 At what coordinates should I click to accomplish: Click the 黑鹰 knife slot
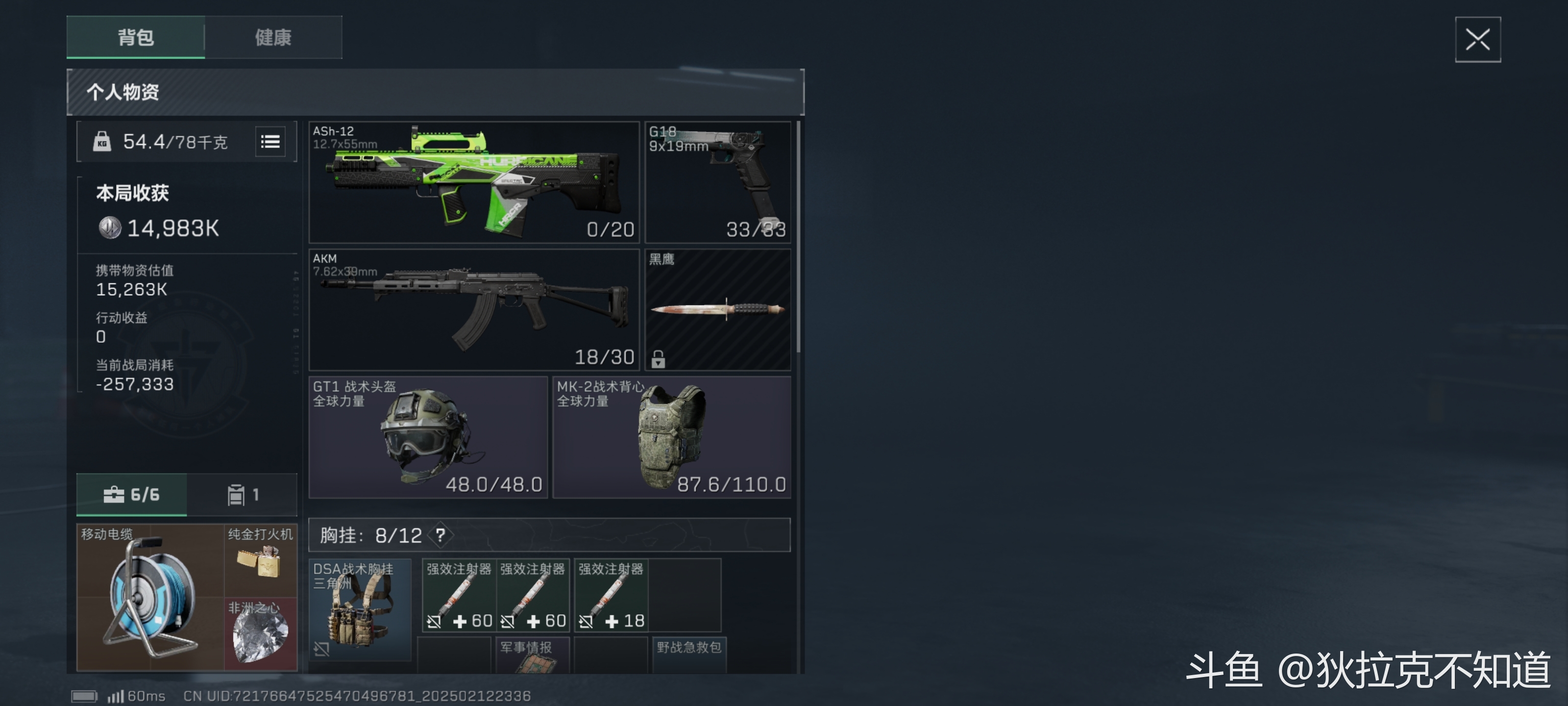(x=718, y=309)
